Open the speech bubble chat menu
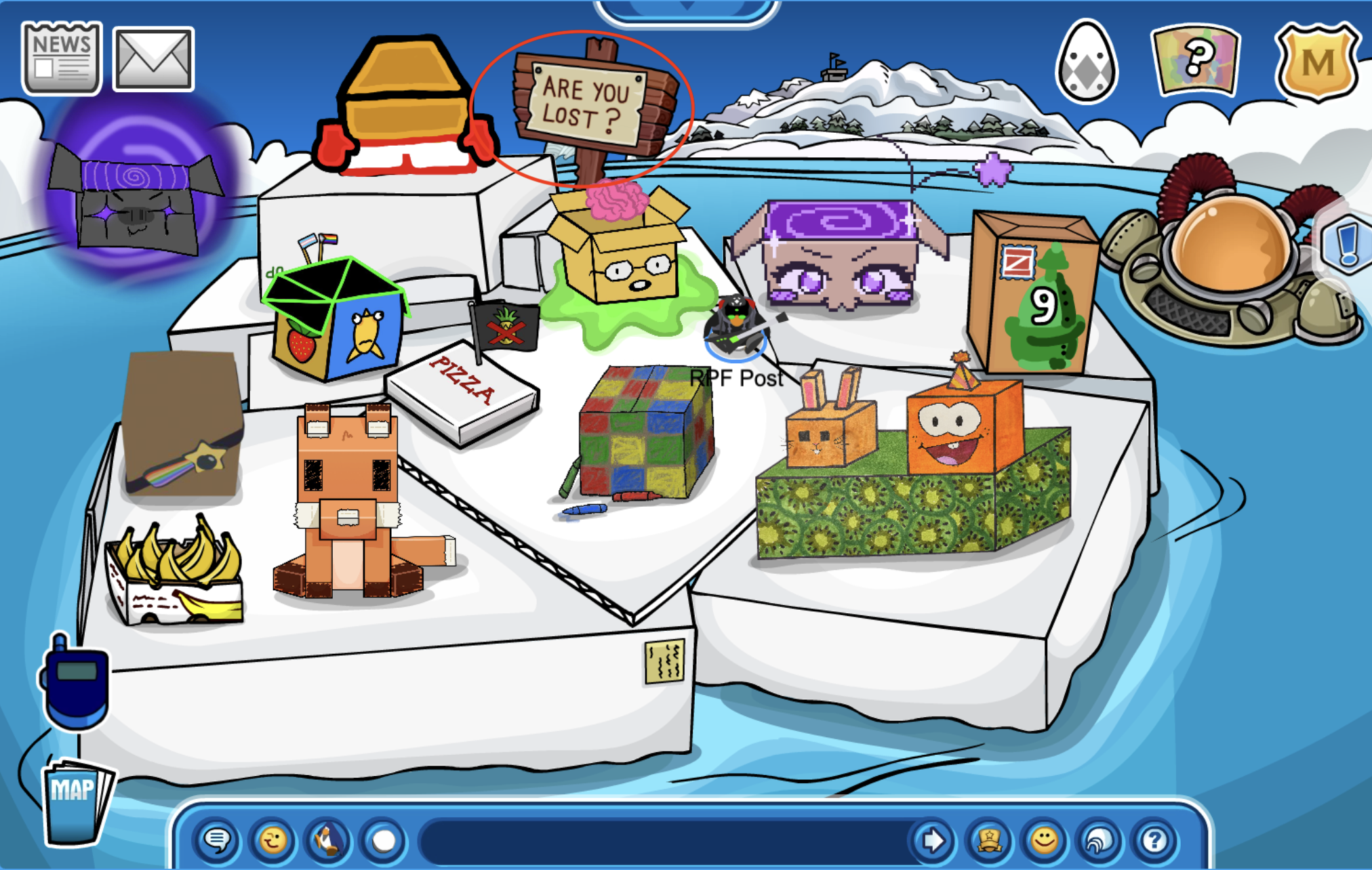 [217, 841]
